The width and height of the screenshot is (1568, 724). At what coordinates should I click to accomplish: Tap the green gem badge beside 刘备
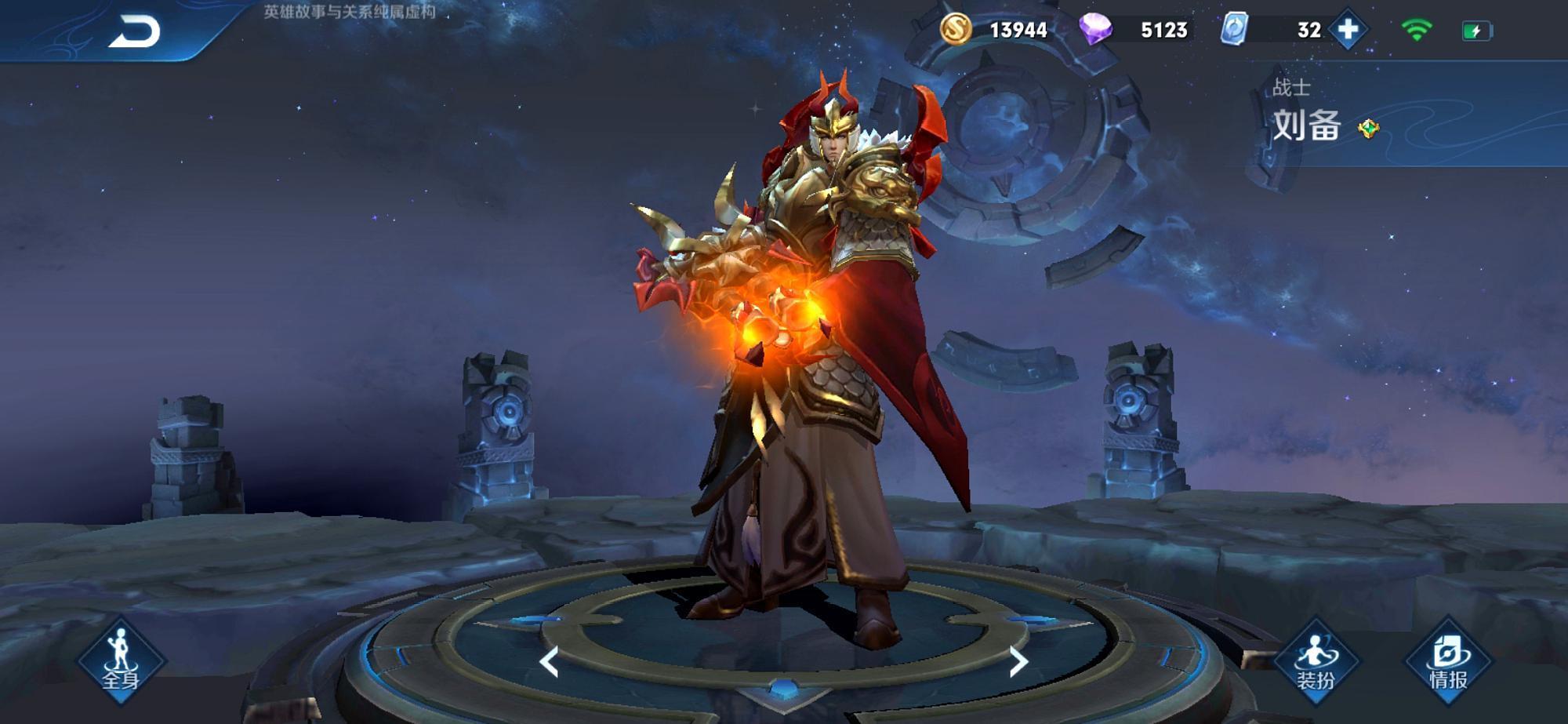pyautogui.click(x=1369, y=129)
